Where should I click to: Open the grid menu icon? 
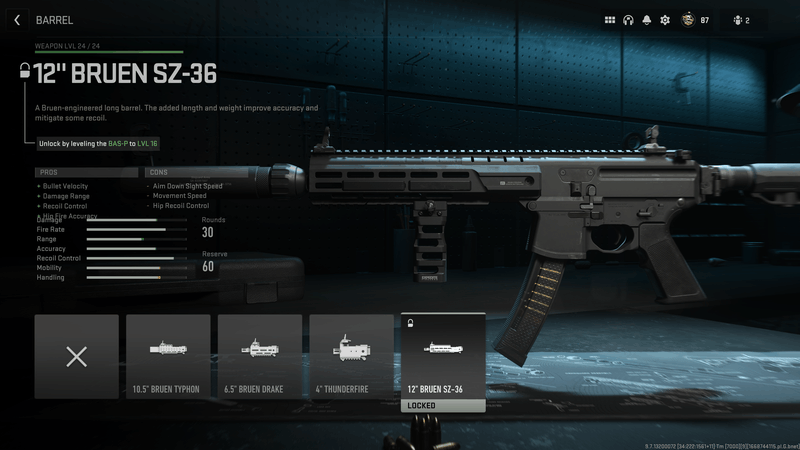(610, 20)
